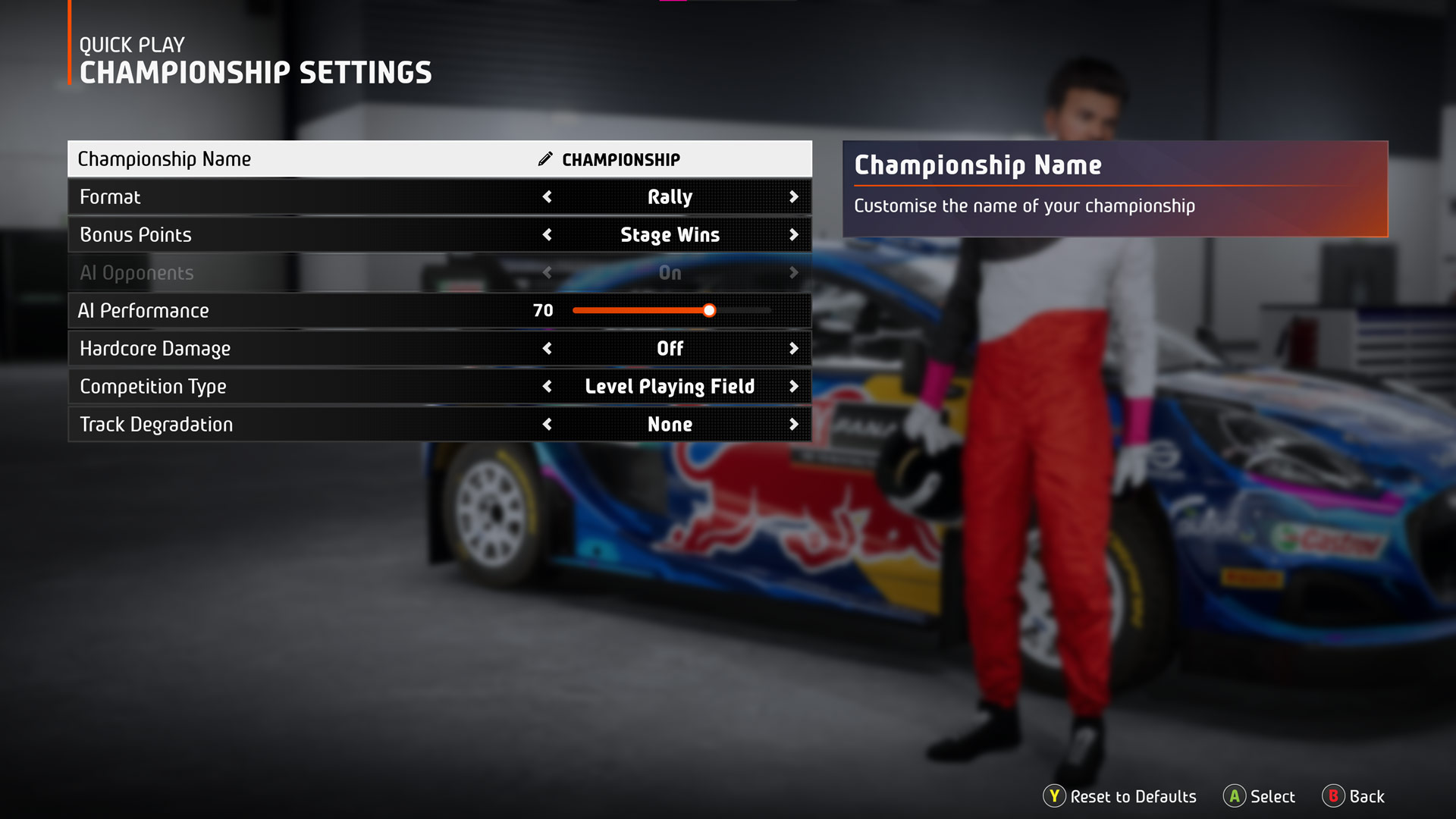Choose previous Track Degradation setting
This screenshot has height=819, width=1456.
point(548,425)
